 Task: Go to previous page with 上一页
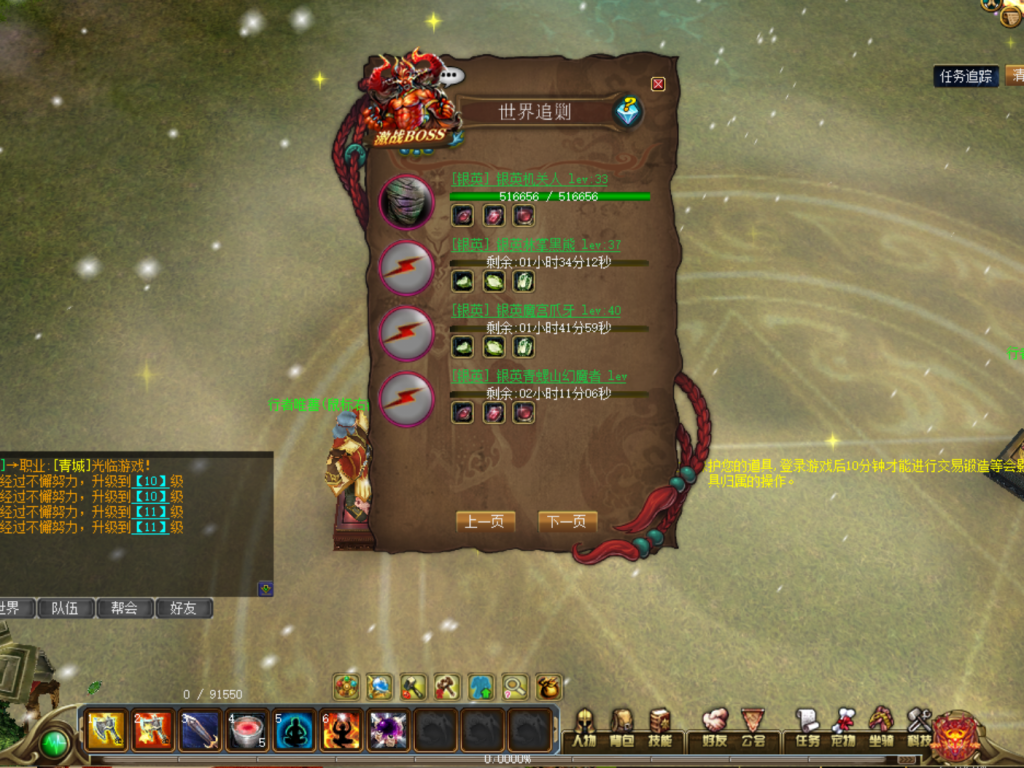[485, 521]
